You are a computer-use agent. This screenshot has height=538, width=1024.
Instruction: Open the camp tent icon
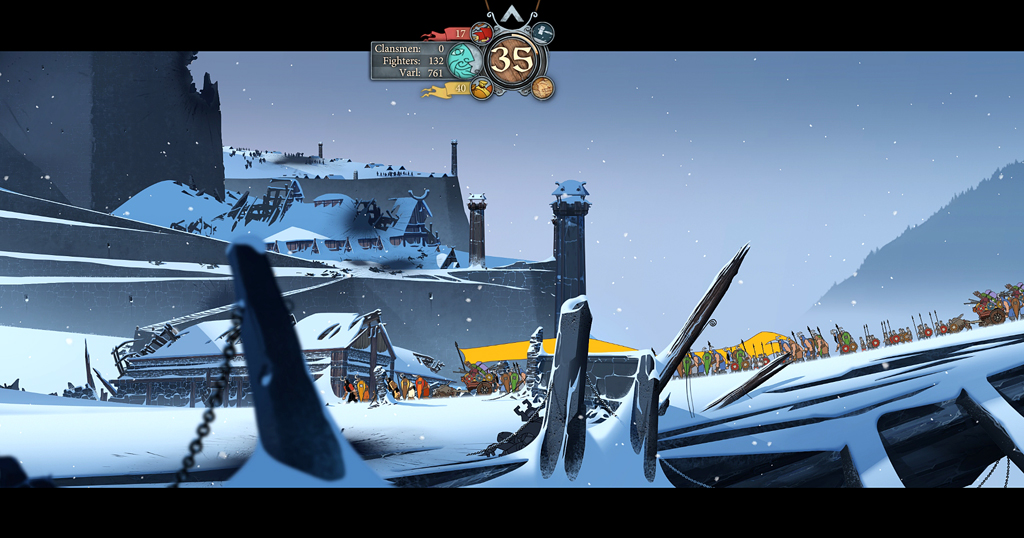[x=543, y=33]
